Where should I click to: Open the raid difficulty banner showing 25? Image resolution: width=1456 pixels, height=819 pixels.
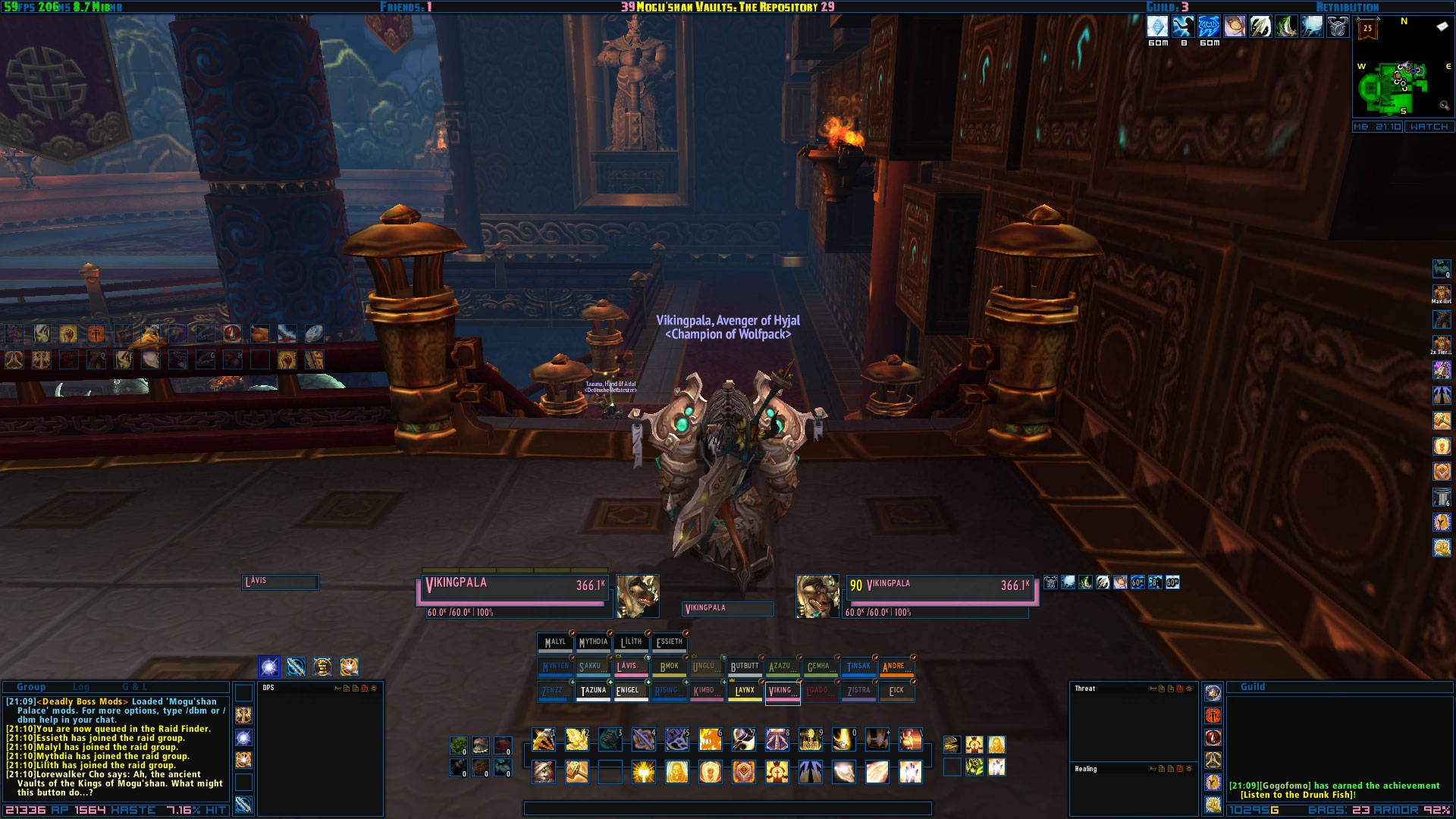(x=1367, y=30)
